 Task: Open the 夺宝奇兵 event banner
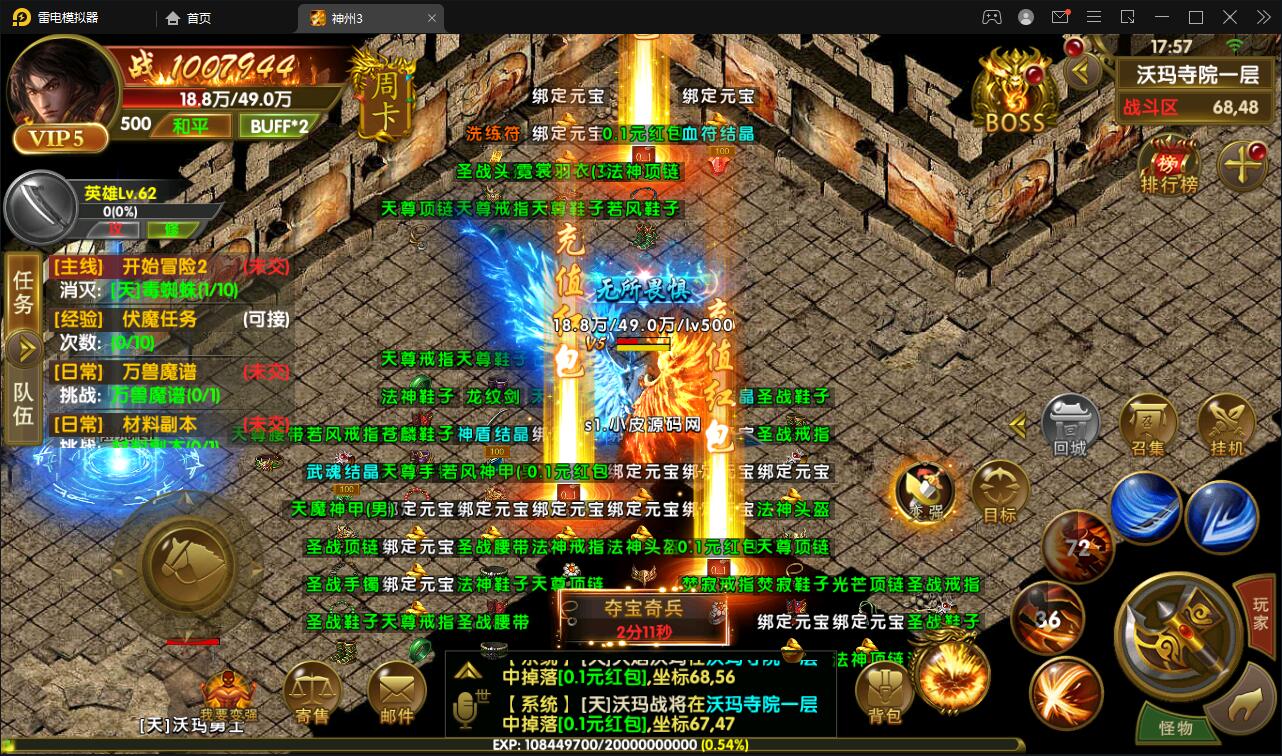[645, 615]
